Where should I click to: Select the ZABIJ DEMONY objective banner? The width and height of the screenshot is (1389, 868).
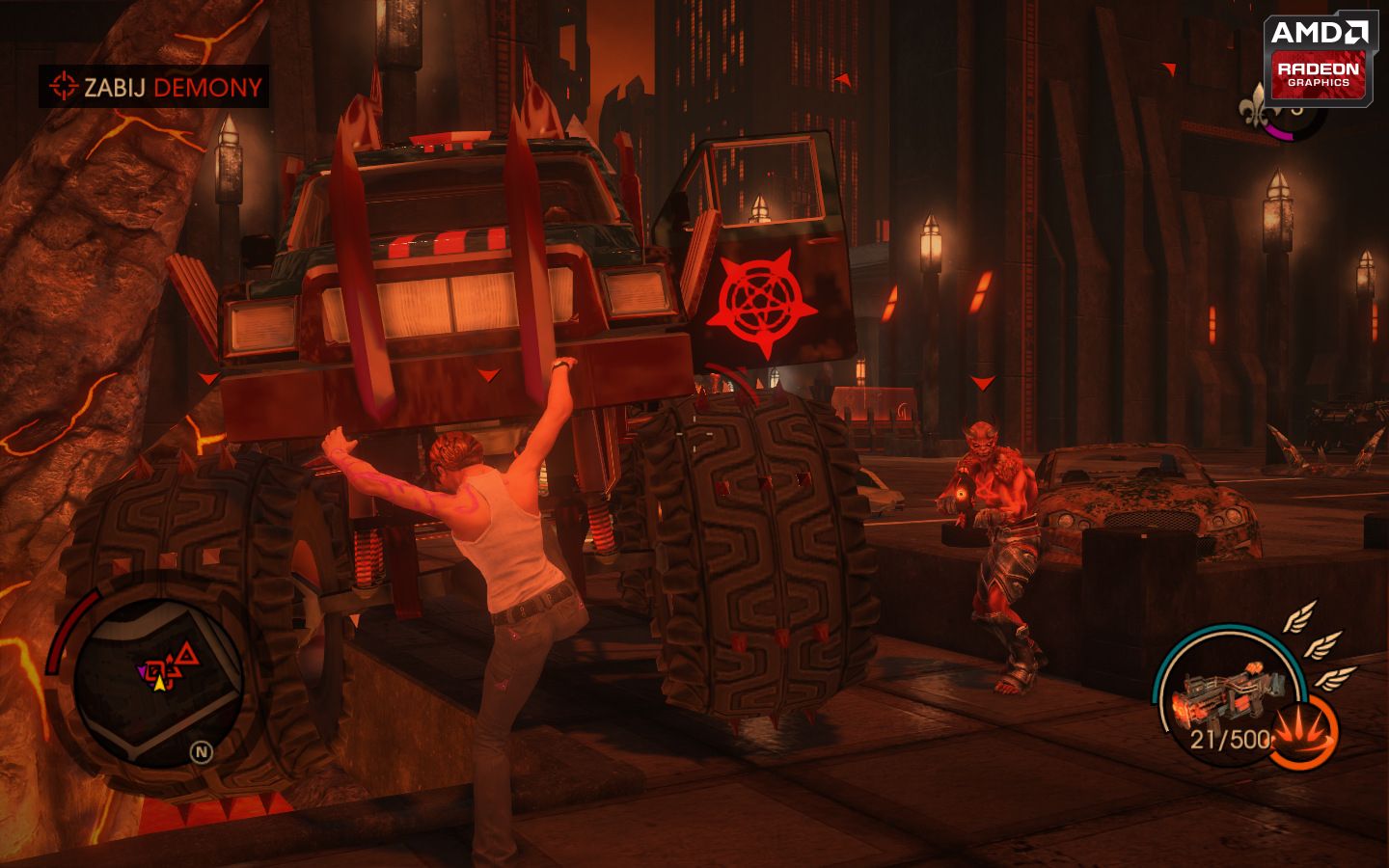154,86
